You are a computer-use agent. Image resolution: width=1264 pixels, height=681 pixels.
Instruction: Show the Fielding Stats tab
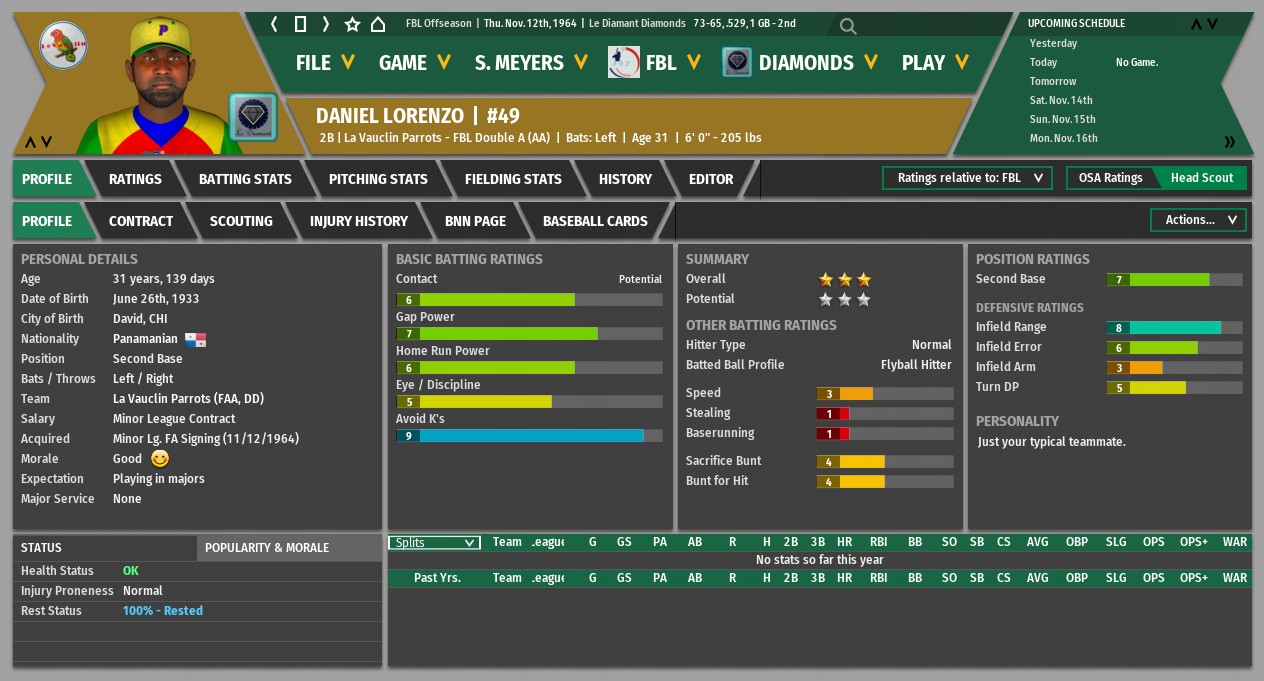[x=513, y=179]
